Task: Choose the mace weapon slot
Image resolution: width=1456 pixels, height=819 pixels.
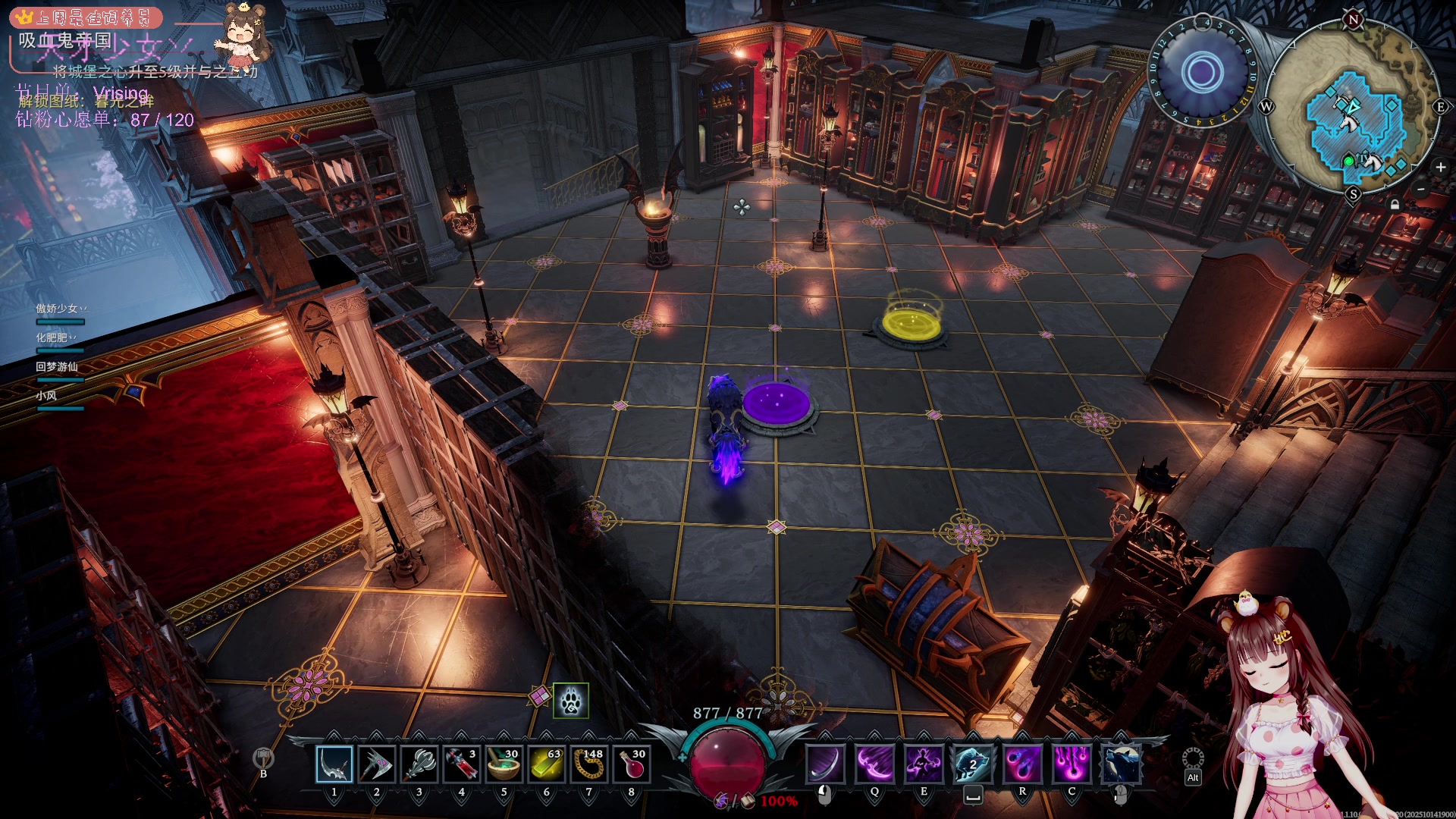Action: (419, 764)
